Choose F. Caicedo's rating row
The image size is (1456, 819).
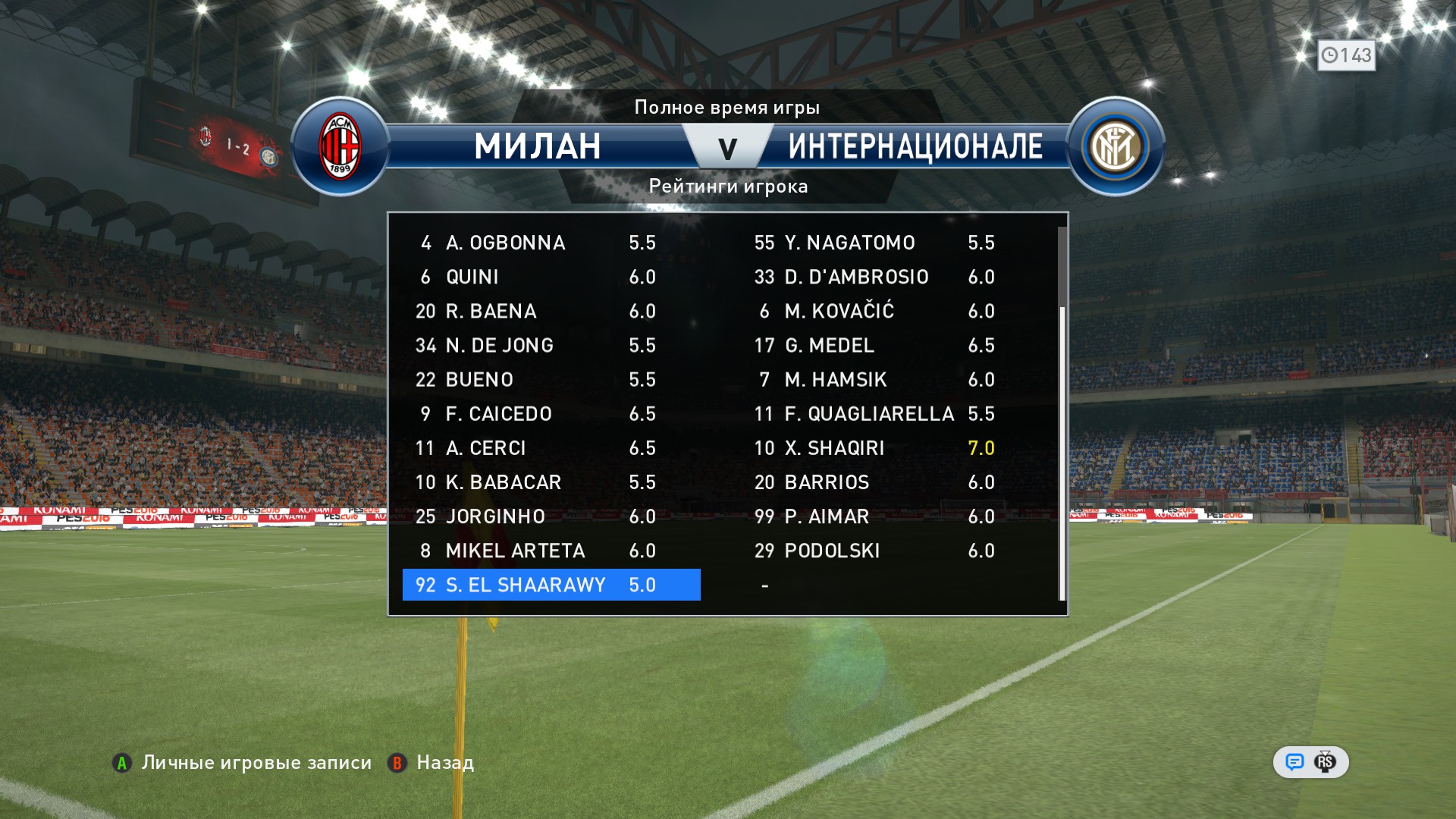[x=551, y=414]
